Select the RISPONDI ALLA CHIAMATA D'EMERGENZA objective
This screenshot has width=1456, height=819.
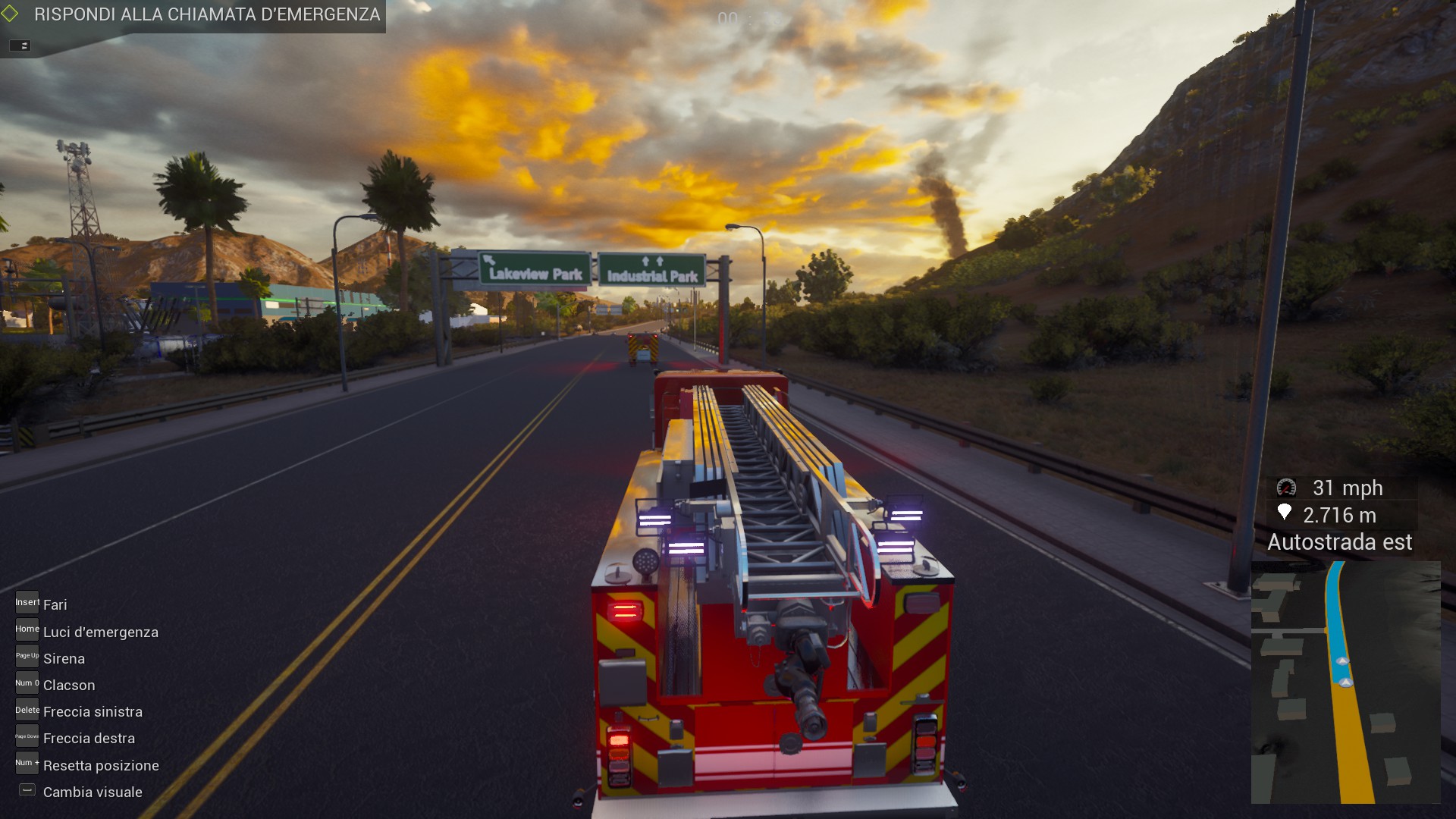pyautogui.click(x=205, y=13)
